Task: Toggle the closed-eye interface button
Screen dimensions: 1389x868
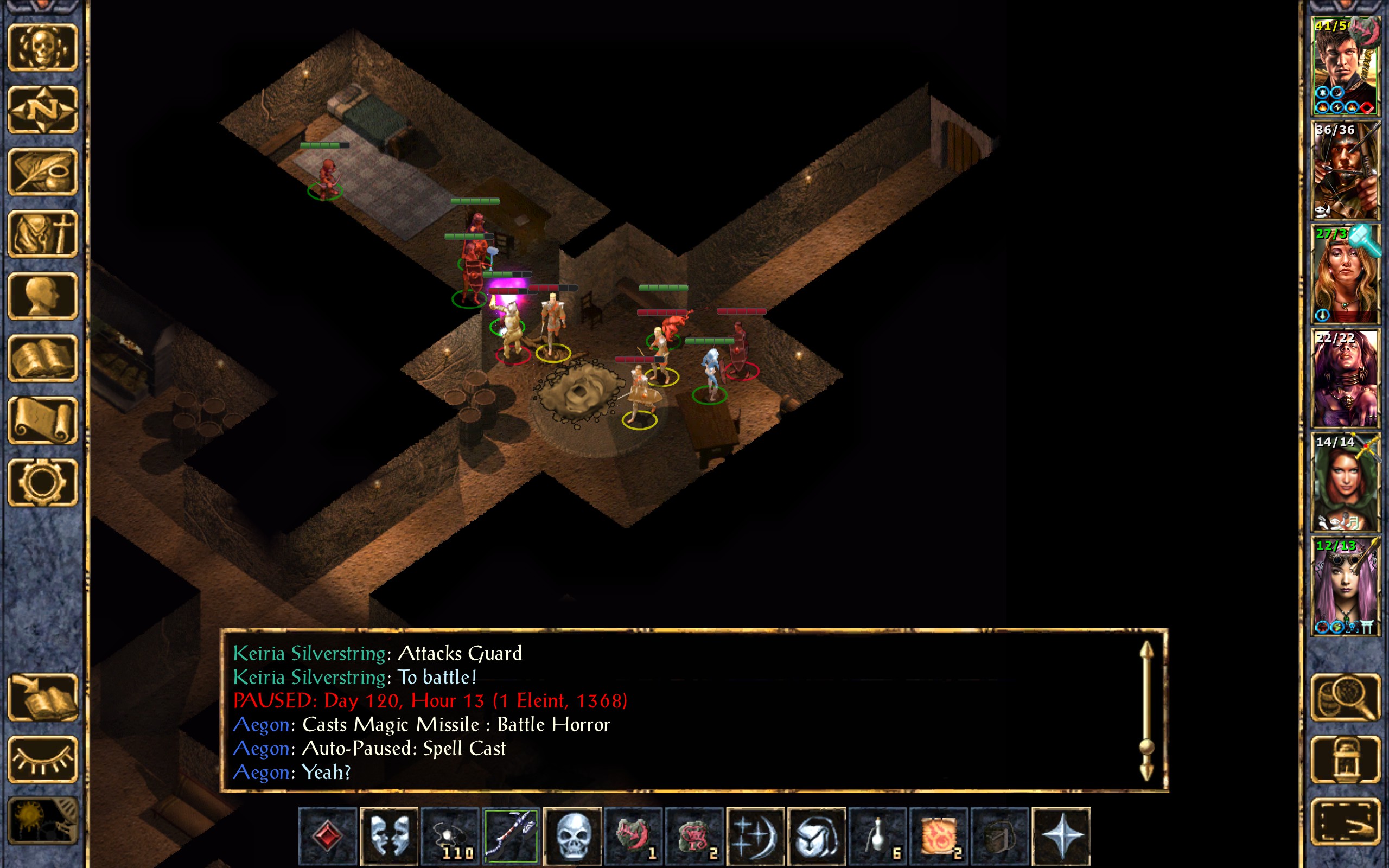Action: point(42,759)
